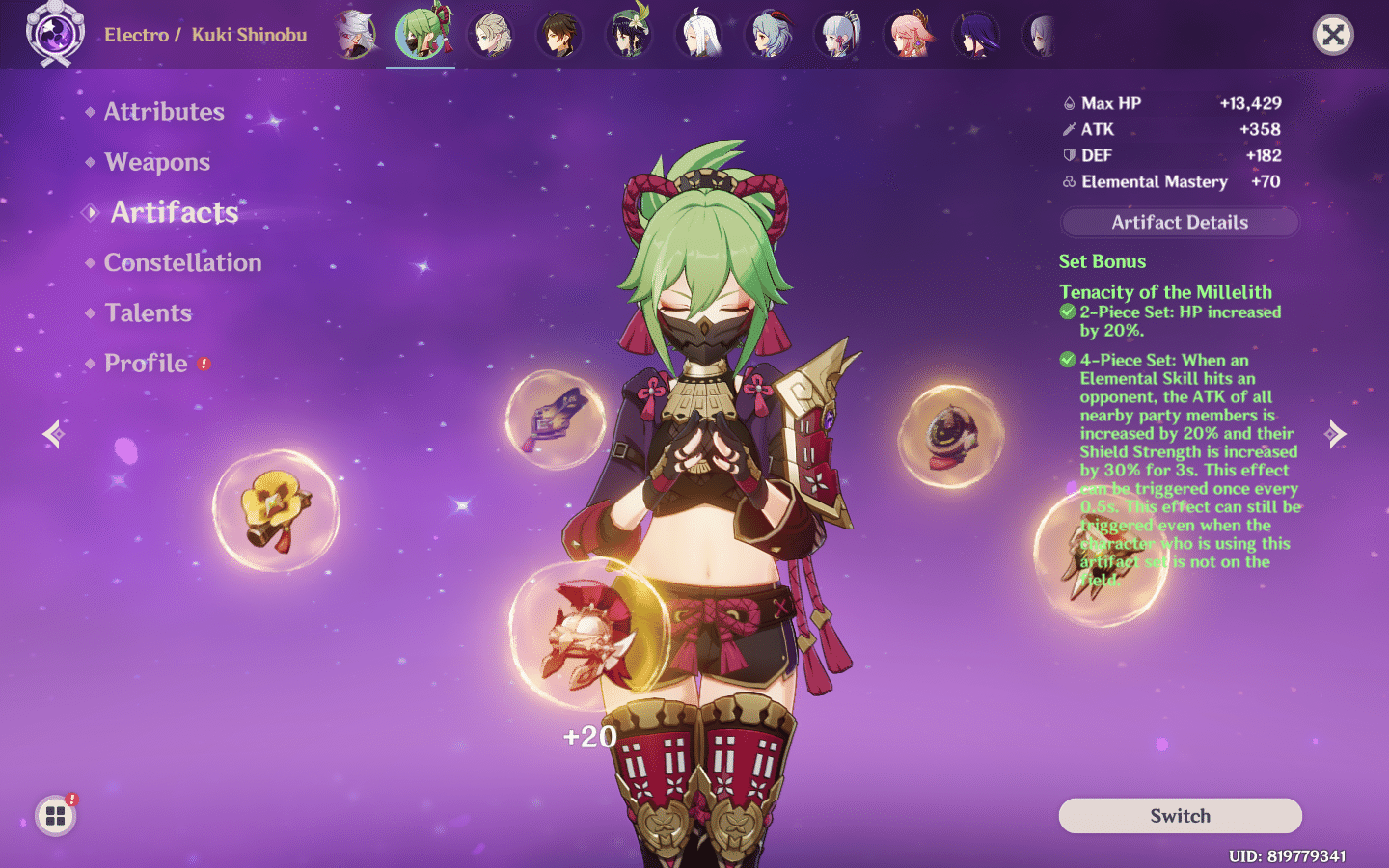Screen dimensions: 1389x868
Task: Open the party setup menu in bottom left
Action: [55, 815]
